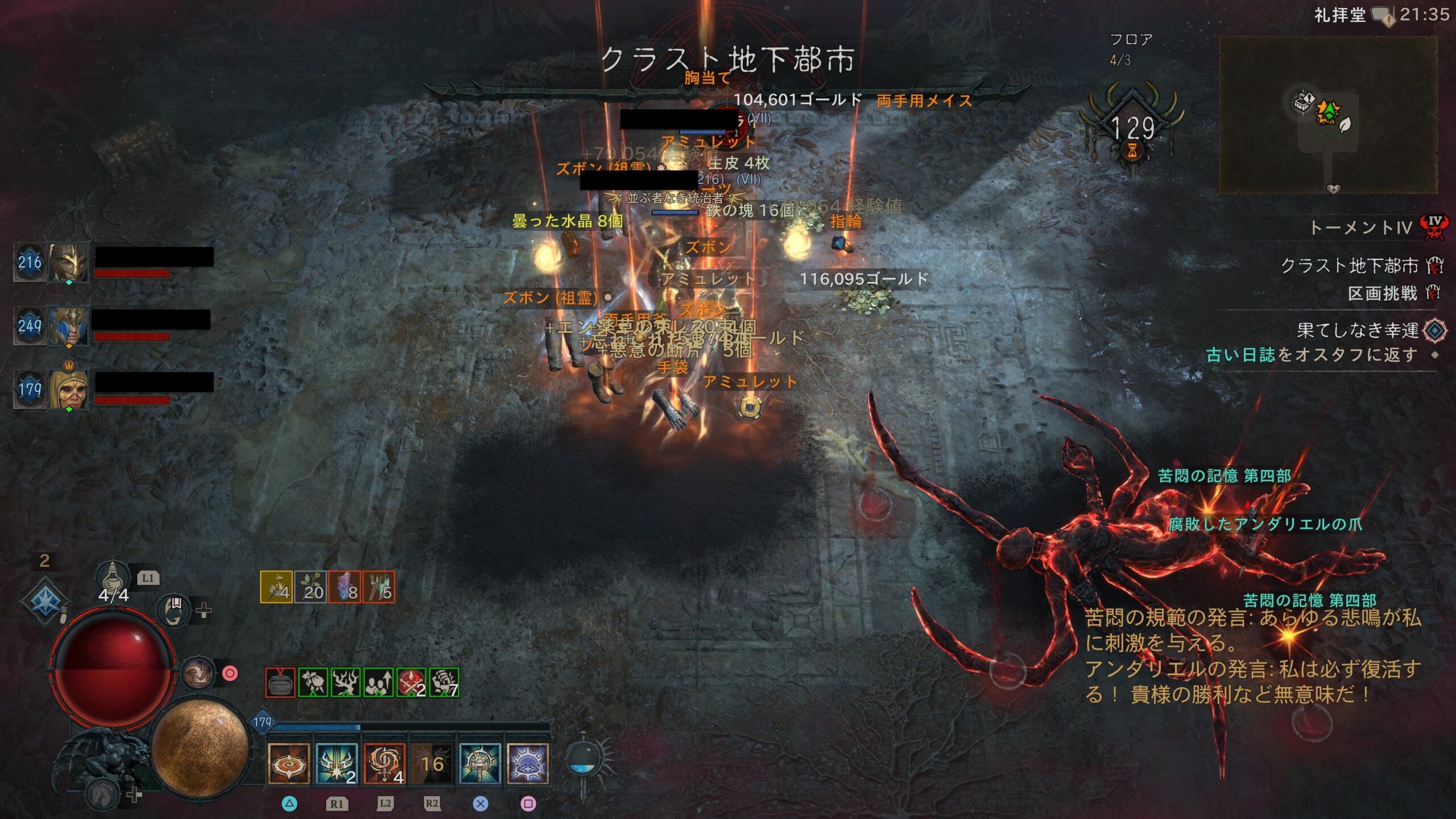The width and height of the screenshot is (1456, 819).
Task: Pick up the 両手用メイス loot label
Action: [x=924, y=101]
